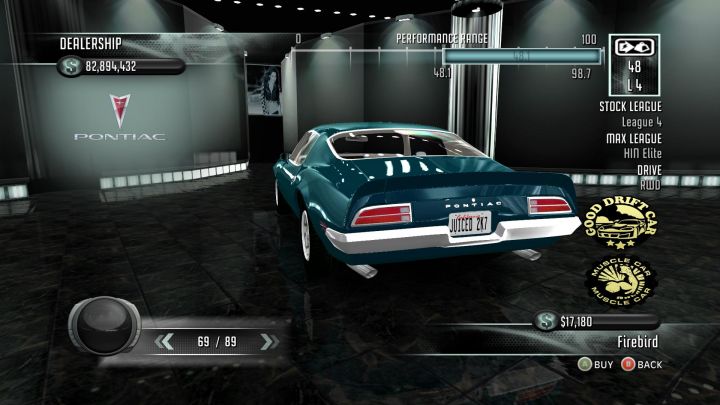Viewport: 720px width, 405px height.
Task: Select the Muscle Car badge
Action: [622, 280]
